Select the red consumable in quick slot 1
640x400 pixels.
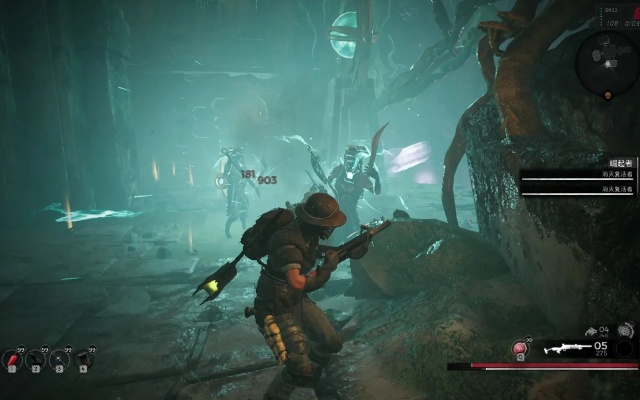(14, 358)
